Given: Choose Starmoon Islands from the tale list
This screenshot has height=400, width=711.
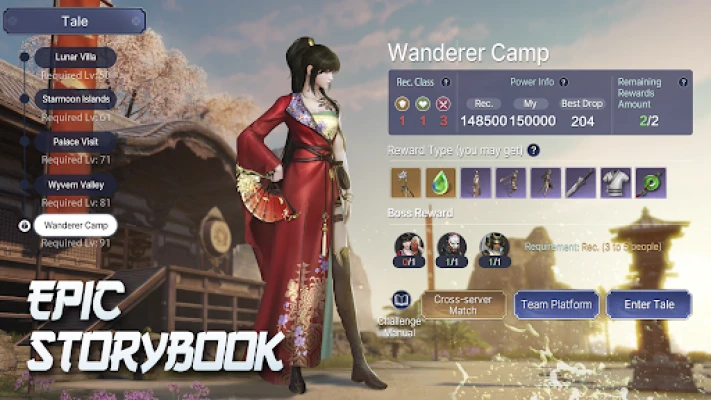Looking at the screenshot, I should tap(75, 99).
